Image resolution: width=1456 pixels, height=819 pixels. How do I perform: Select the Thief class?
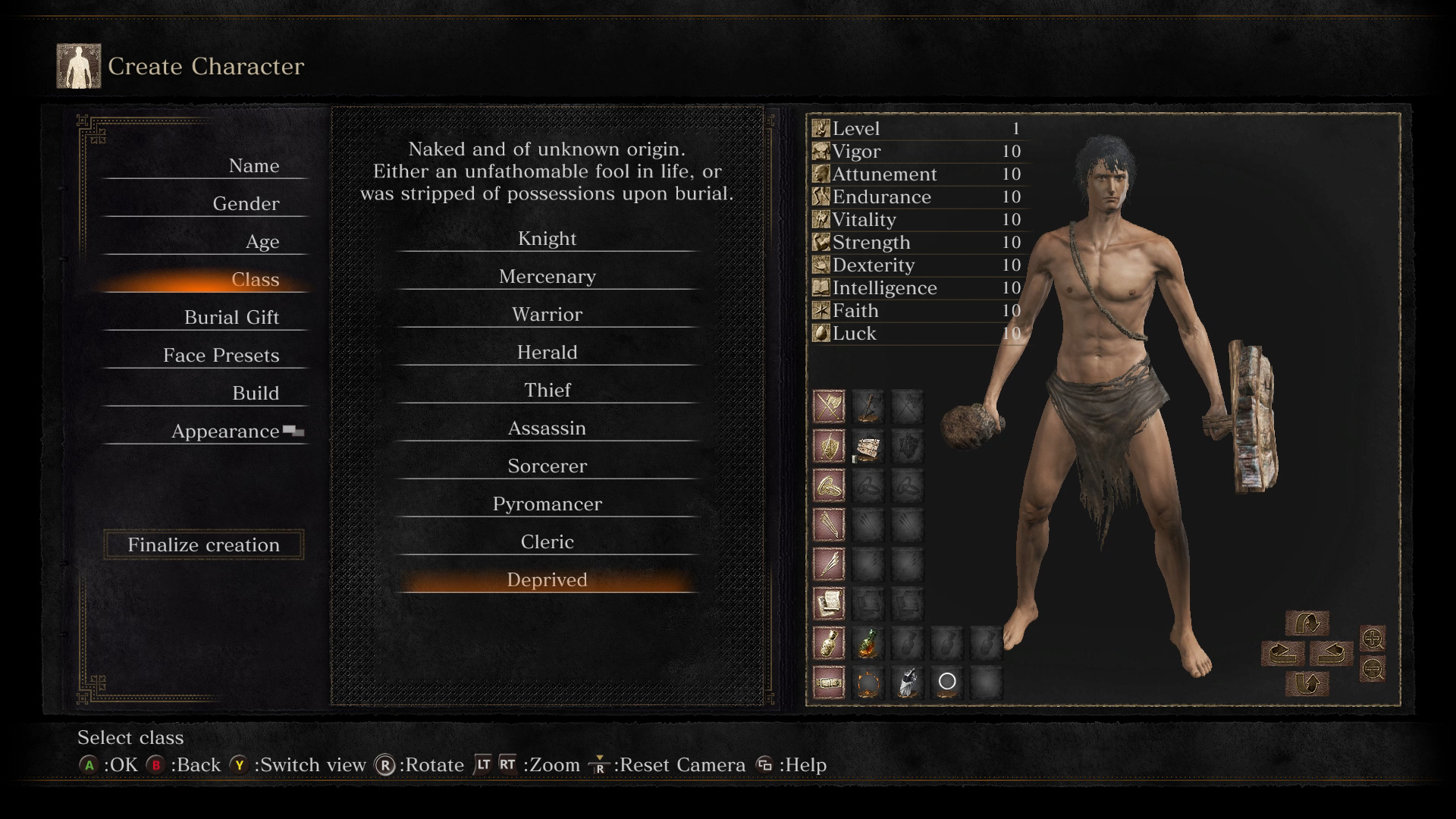pyautogui.click(x=547, y=391)
